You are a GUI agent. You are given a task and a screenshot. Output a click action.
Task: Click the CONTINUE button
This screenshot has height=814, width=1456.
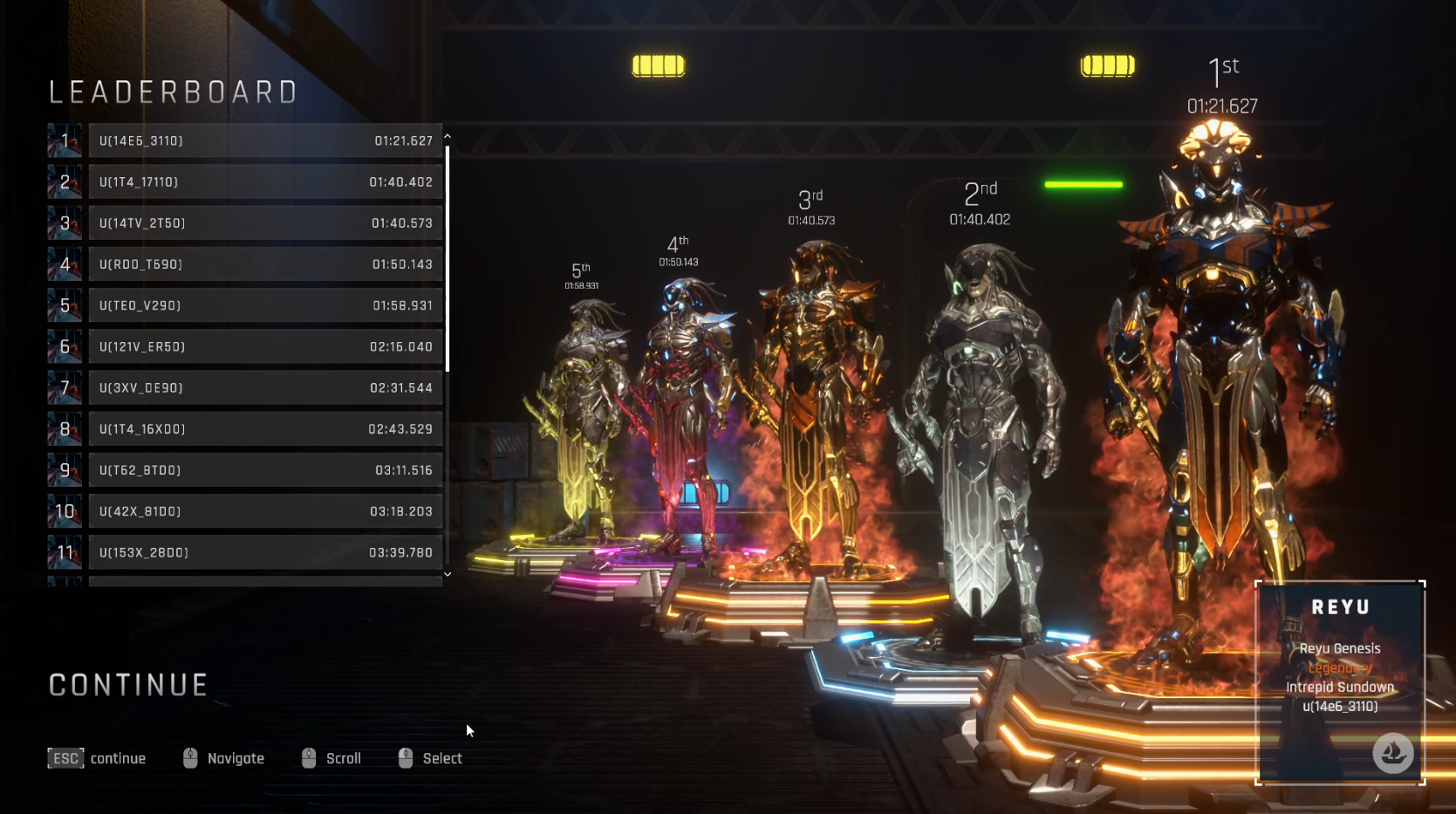128,686
